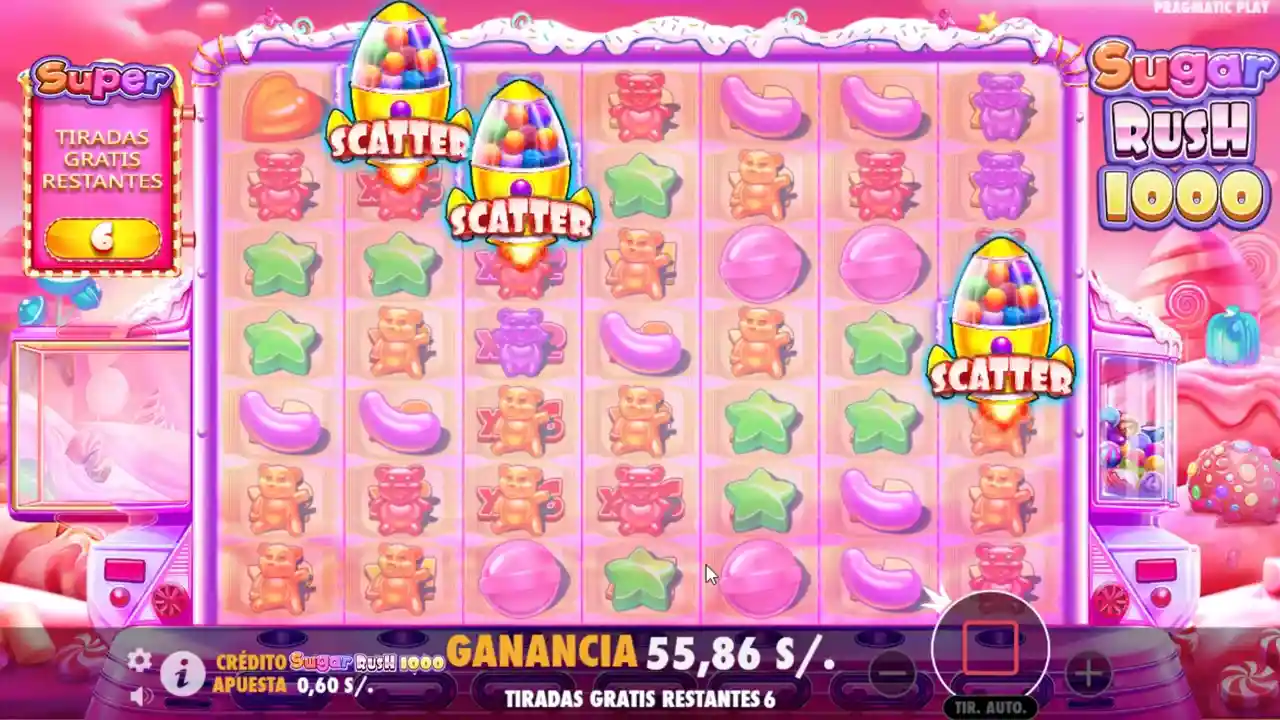1280x720 pixels.
Task: Open the settings gear icon
Action: pyautogui.click(x=138, y=660)
